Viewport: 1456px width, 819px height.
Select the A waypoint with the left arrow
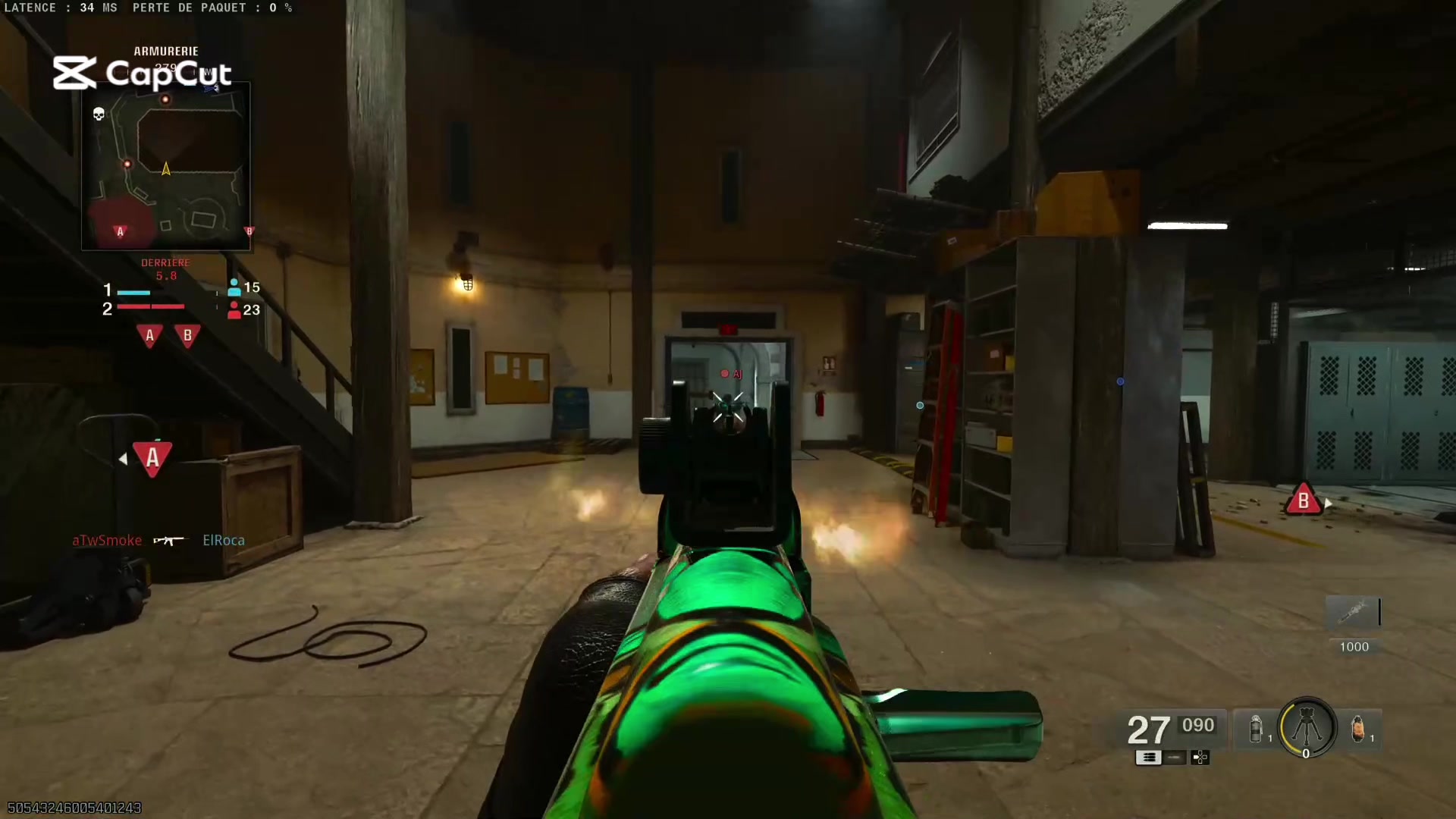(152, 458)
